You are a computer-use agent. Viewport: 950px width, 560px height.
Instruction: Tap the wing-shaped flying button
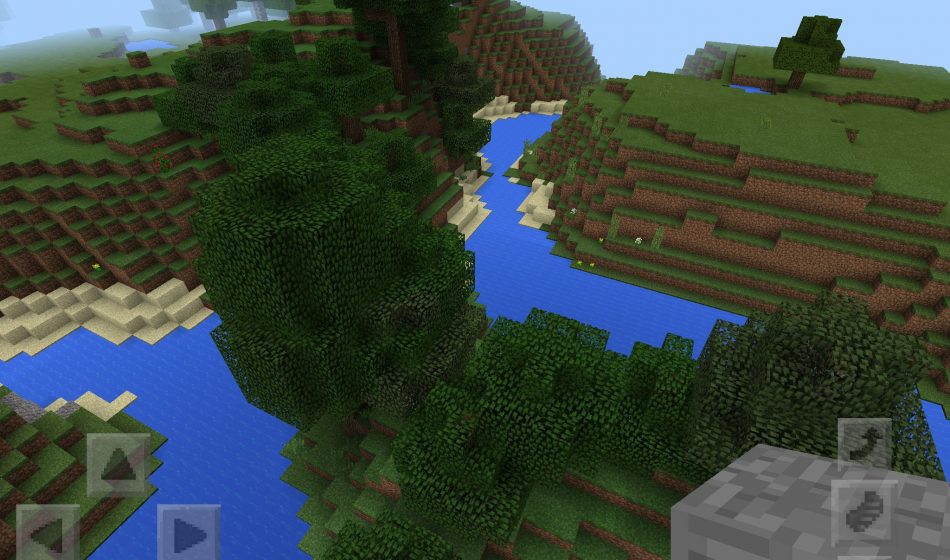(862, 512)
